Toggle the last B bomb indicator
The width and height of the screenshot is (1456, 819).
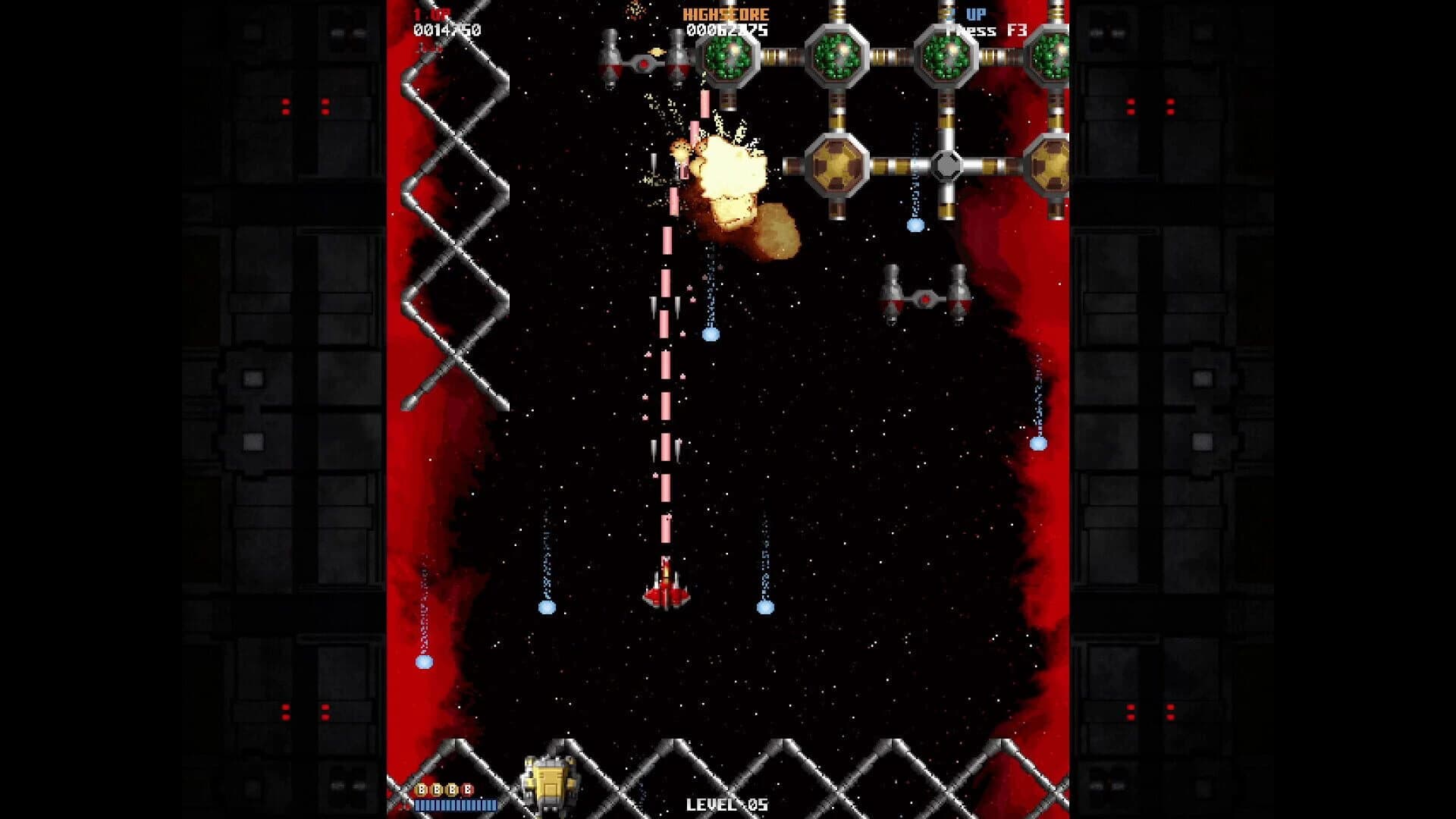click(467, 790)
